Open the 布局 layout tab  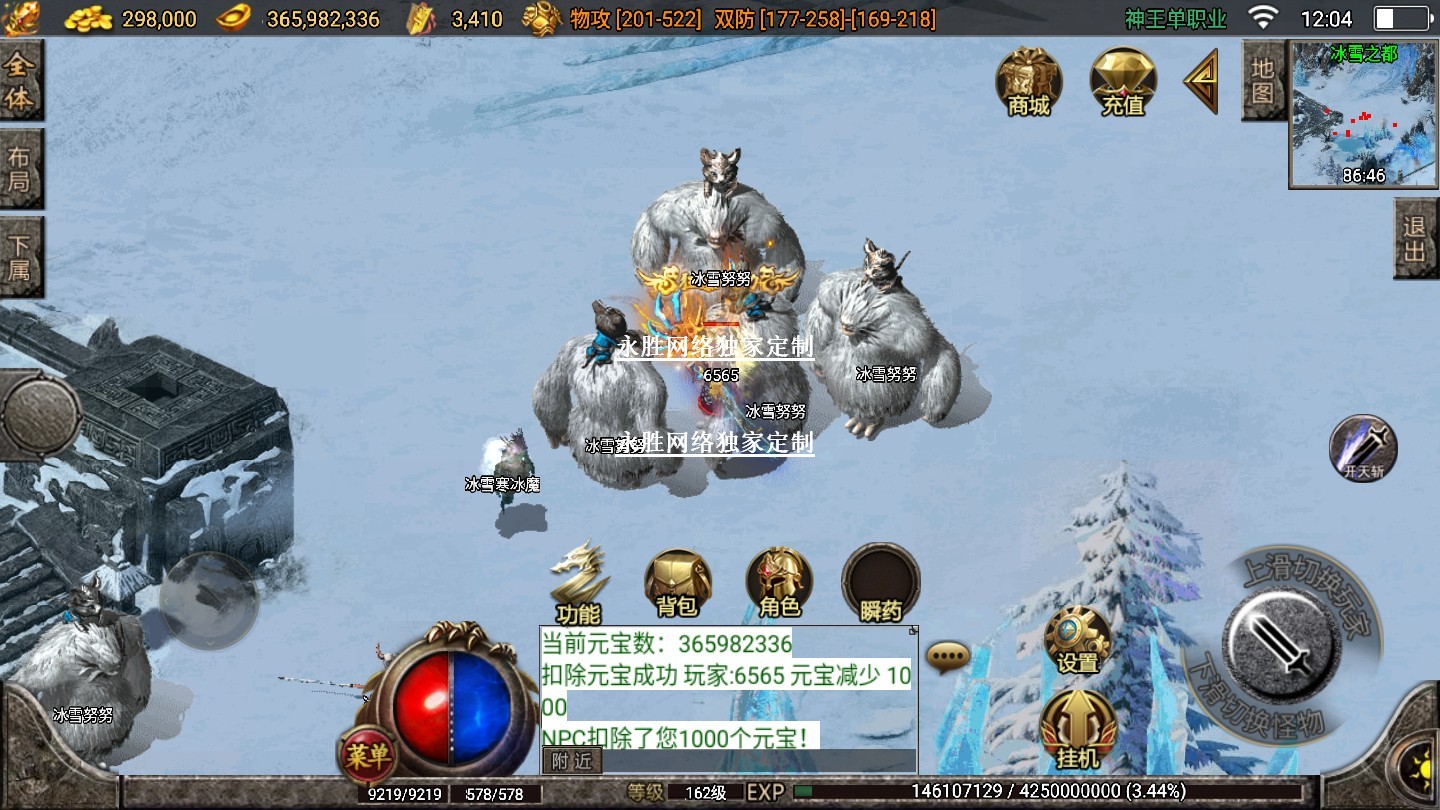pyautogui.click(x=20, y=170)
